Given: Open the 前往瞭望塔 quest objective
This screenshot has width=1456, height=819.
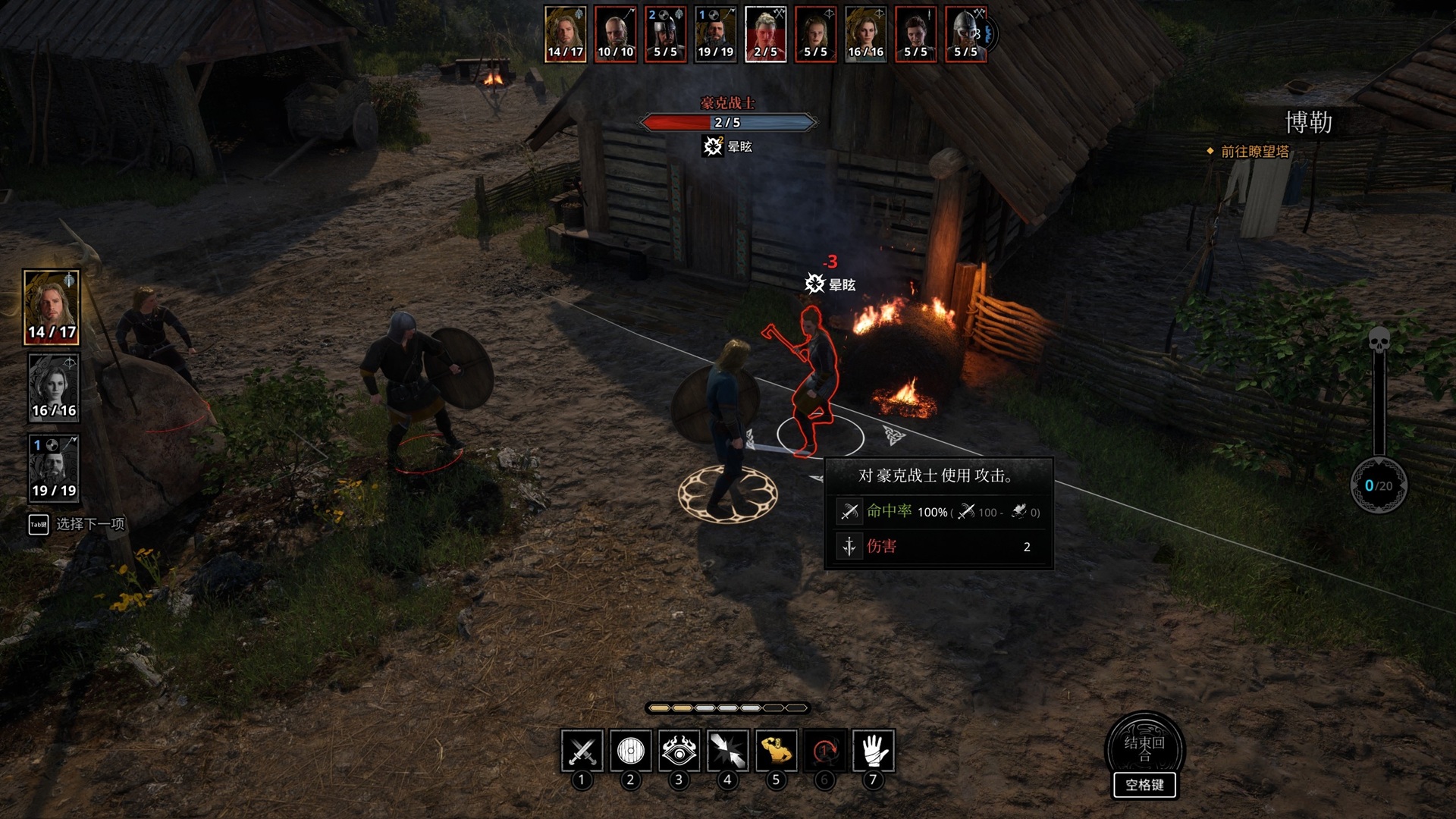Looking at the screenshot, I should coord(1254,152).
